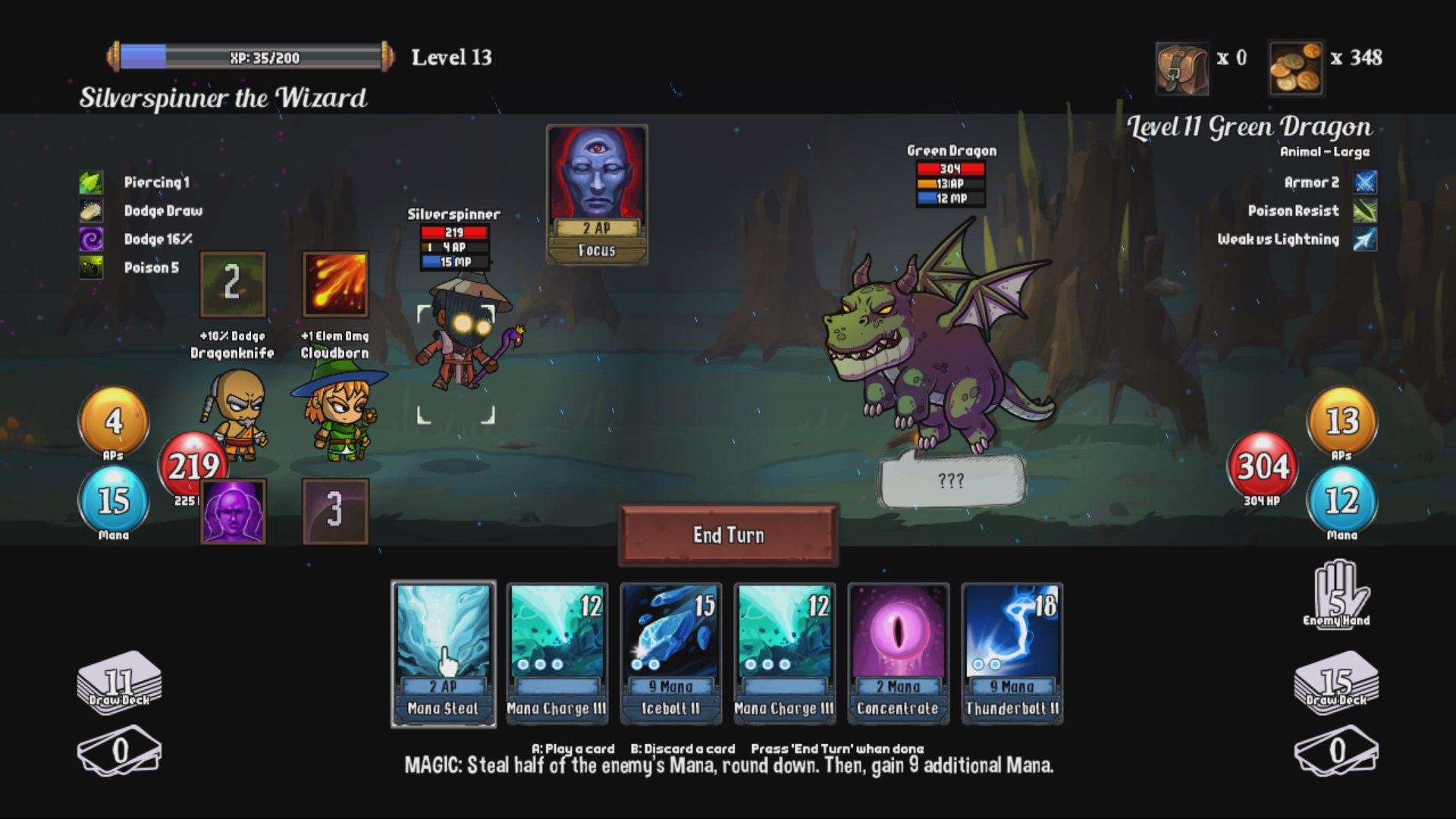This screenshot has width=1456, height=819.
Task: Toggle the Dodge Draw status effect
Action: point(91,211)
